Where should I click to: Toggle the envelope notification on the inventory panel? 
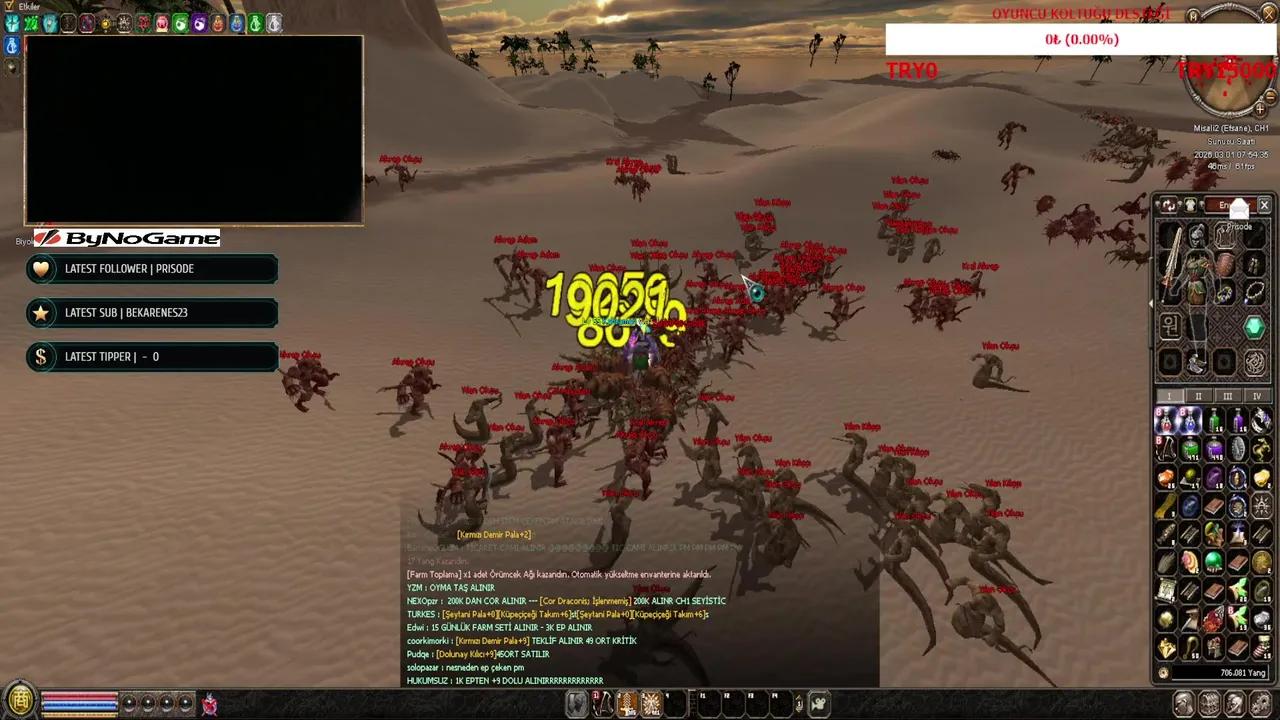pyautogui.click(x=1239, y=207)
